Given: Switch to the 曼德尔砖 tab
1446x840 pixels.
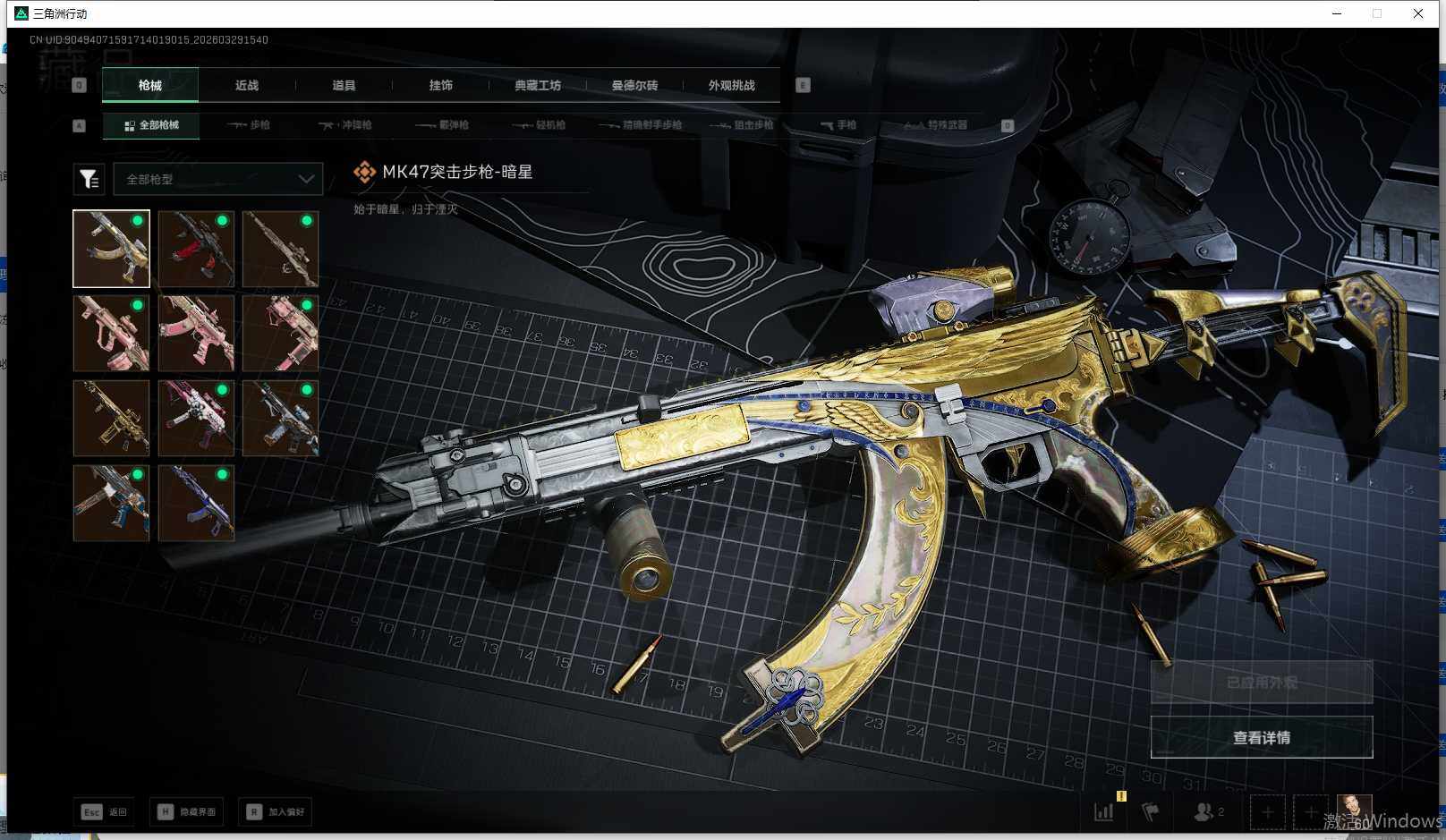Looking at the screenshot, I should (x=634, y=86).
